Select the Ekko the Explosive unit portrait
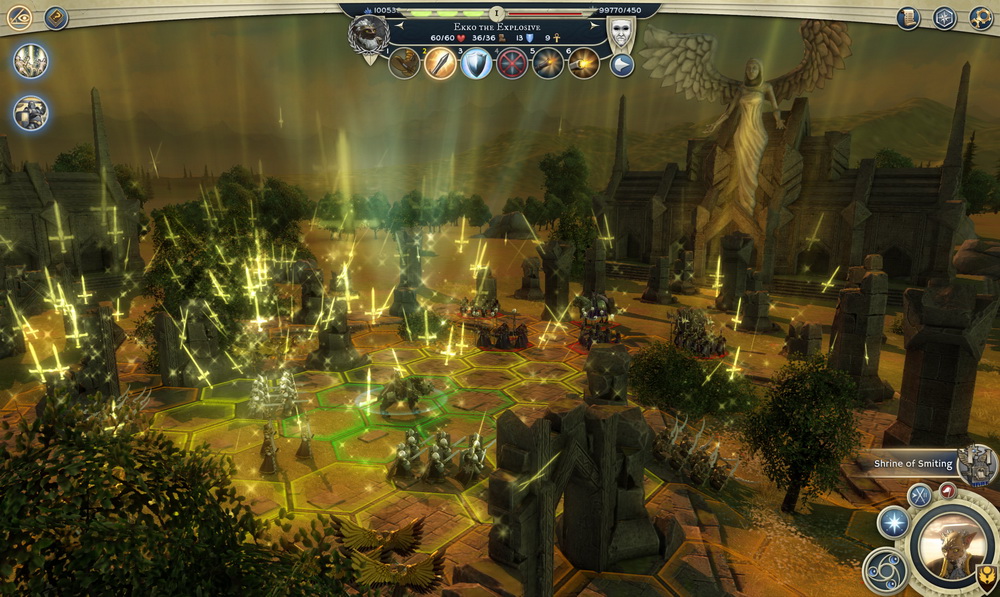This screenshot has width=1000, height=597. [x=368, y=34]
